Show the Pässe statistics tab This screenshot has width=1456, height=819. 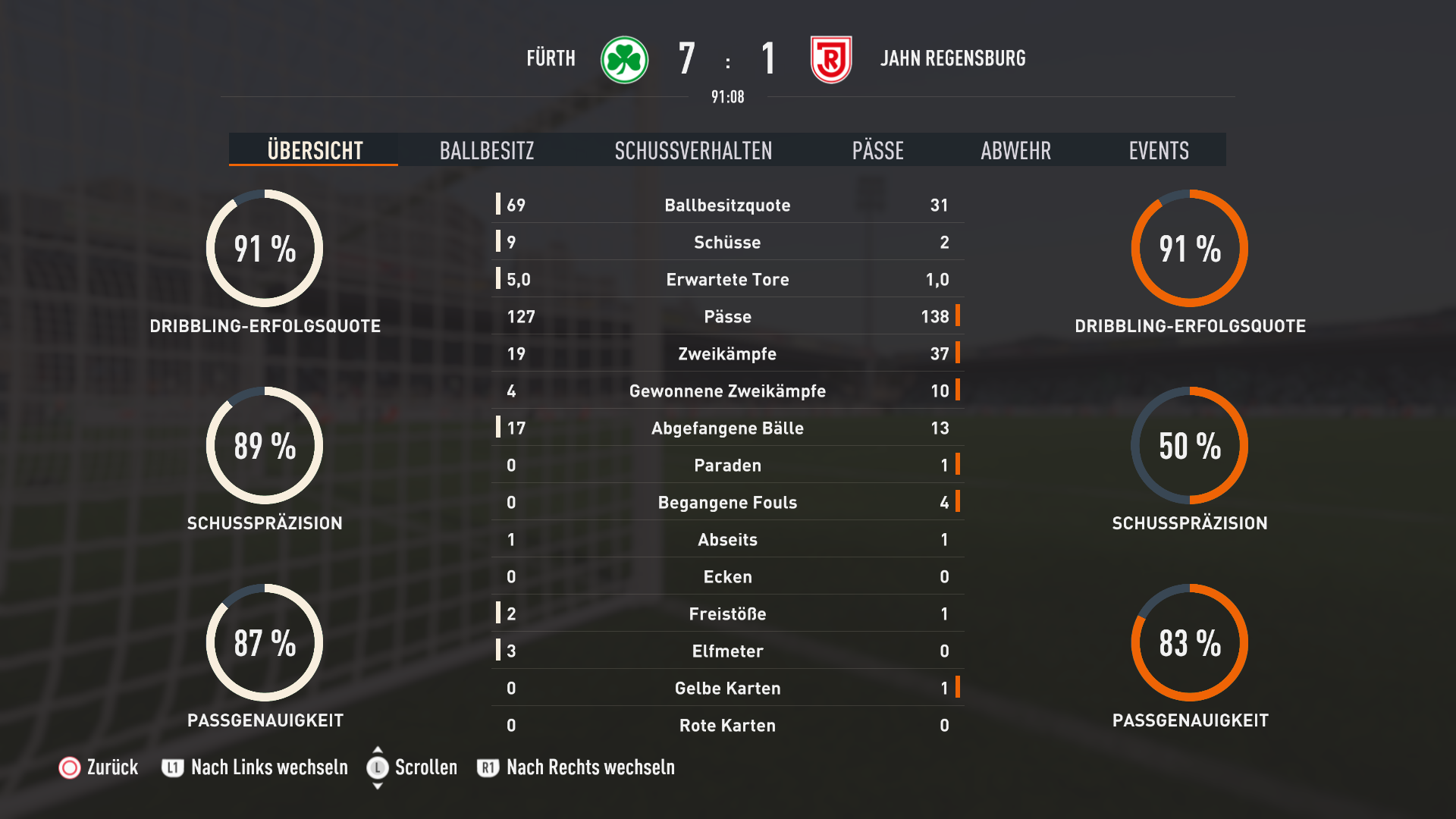click(877, 150)
